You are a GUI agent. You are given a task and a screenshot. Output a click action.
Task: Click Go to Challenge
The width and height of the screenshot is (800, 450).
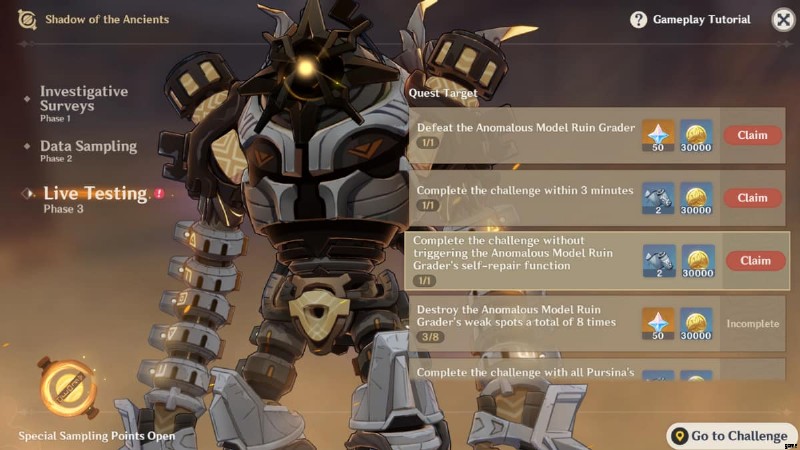(729, 436)
